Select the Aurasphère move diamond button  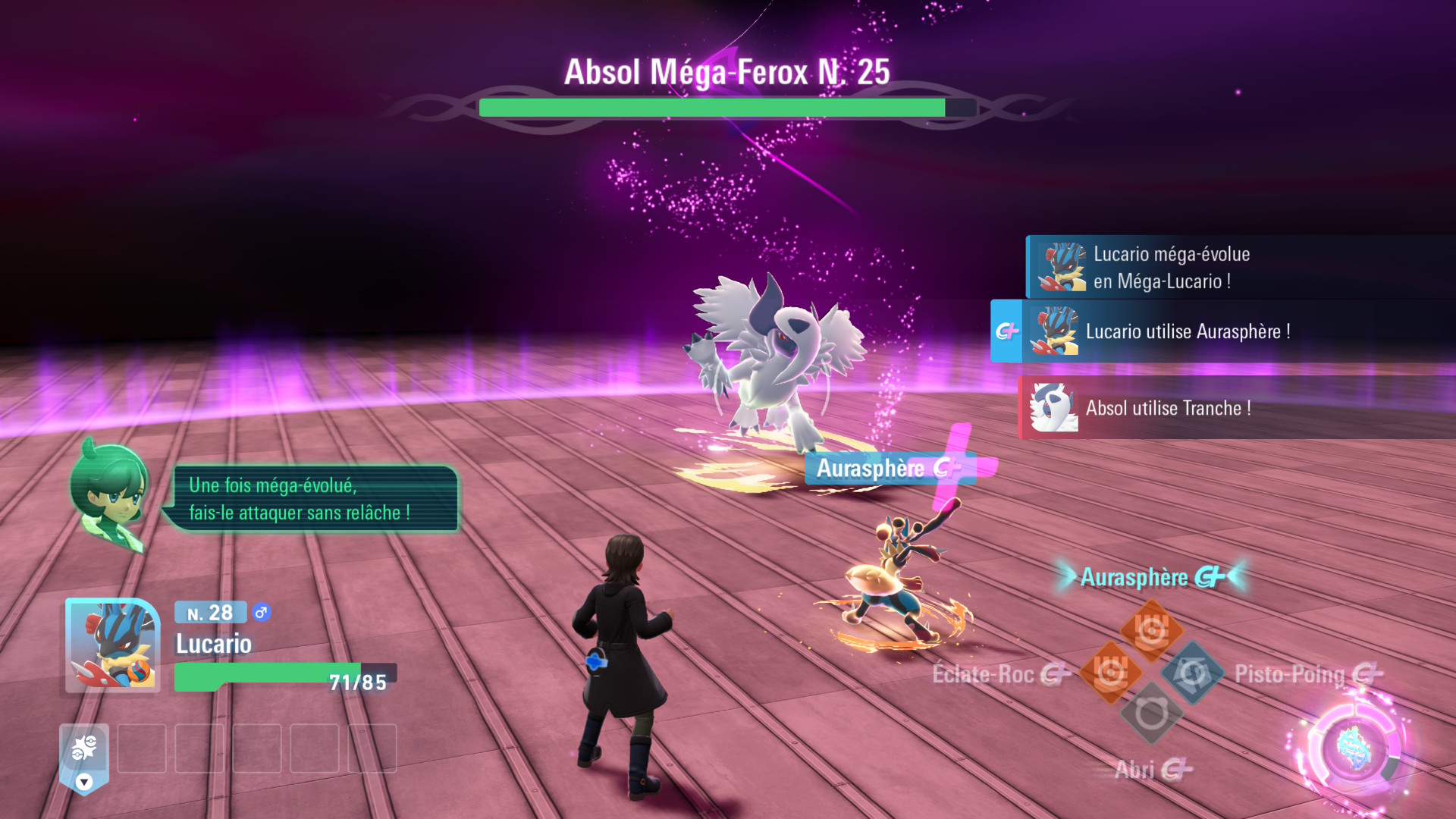click(1152, 630)
